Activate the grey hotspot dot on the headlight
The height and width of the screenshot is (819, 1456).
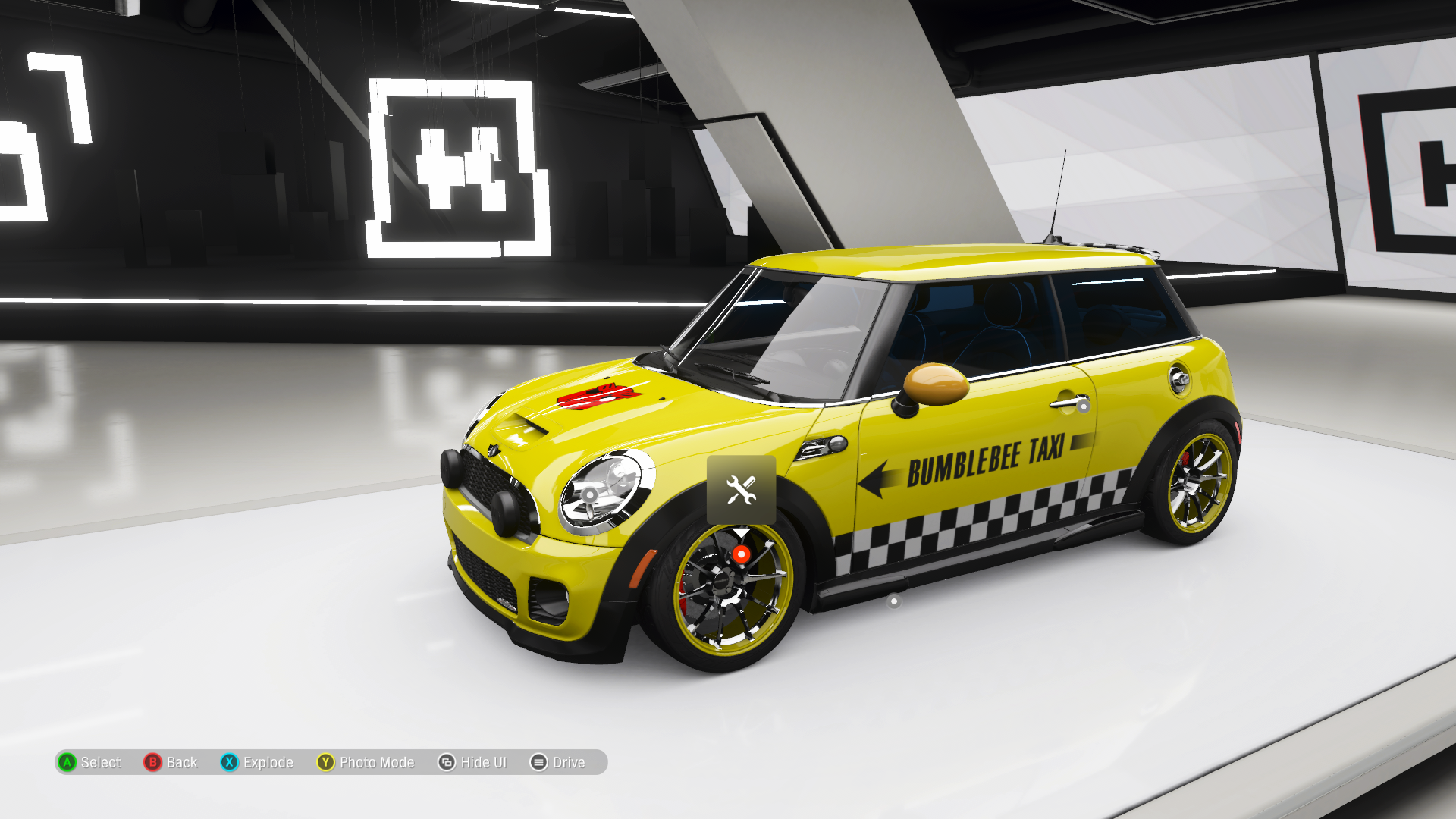coord(590,494)
